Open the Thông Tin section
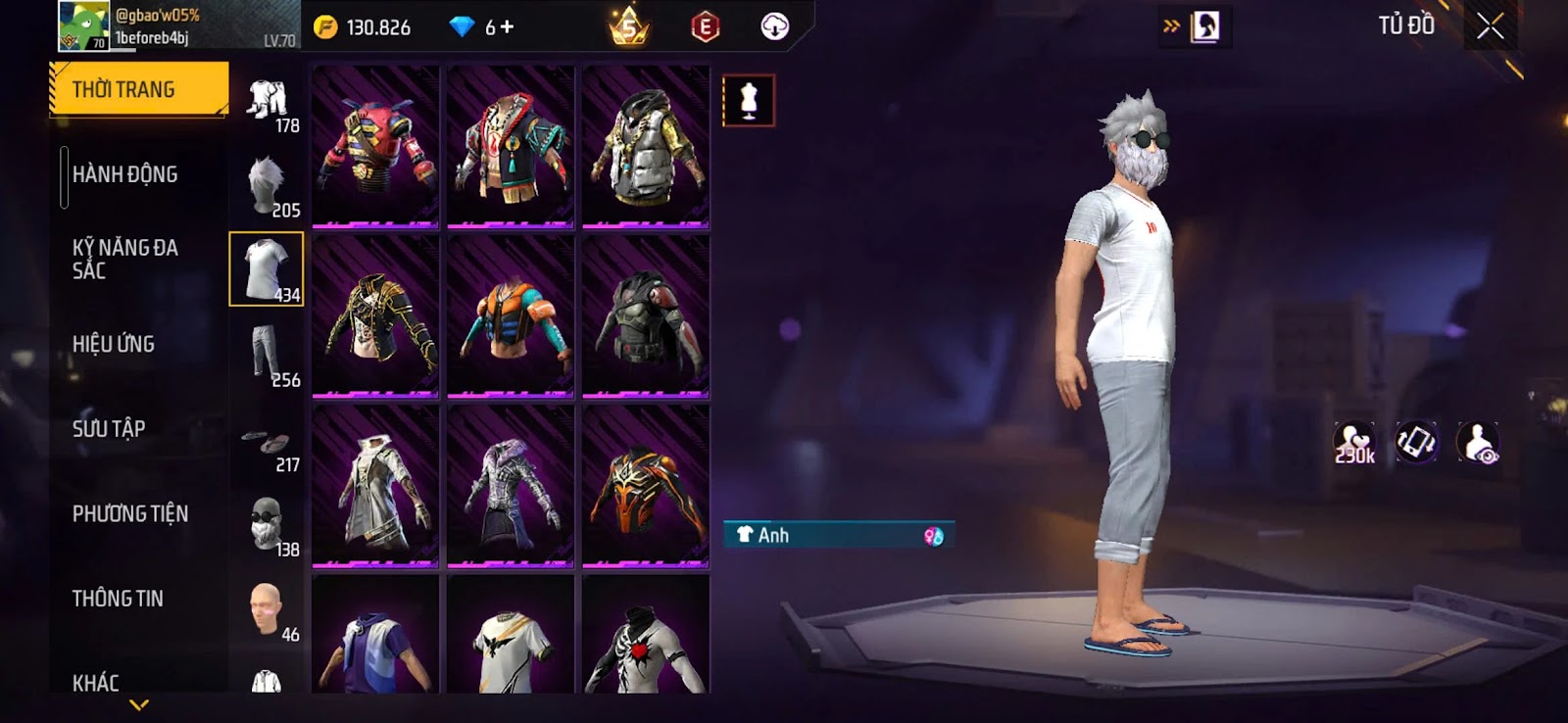Screen dimensions: 1568x723 click(x=118, y=599)
